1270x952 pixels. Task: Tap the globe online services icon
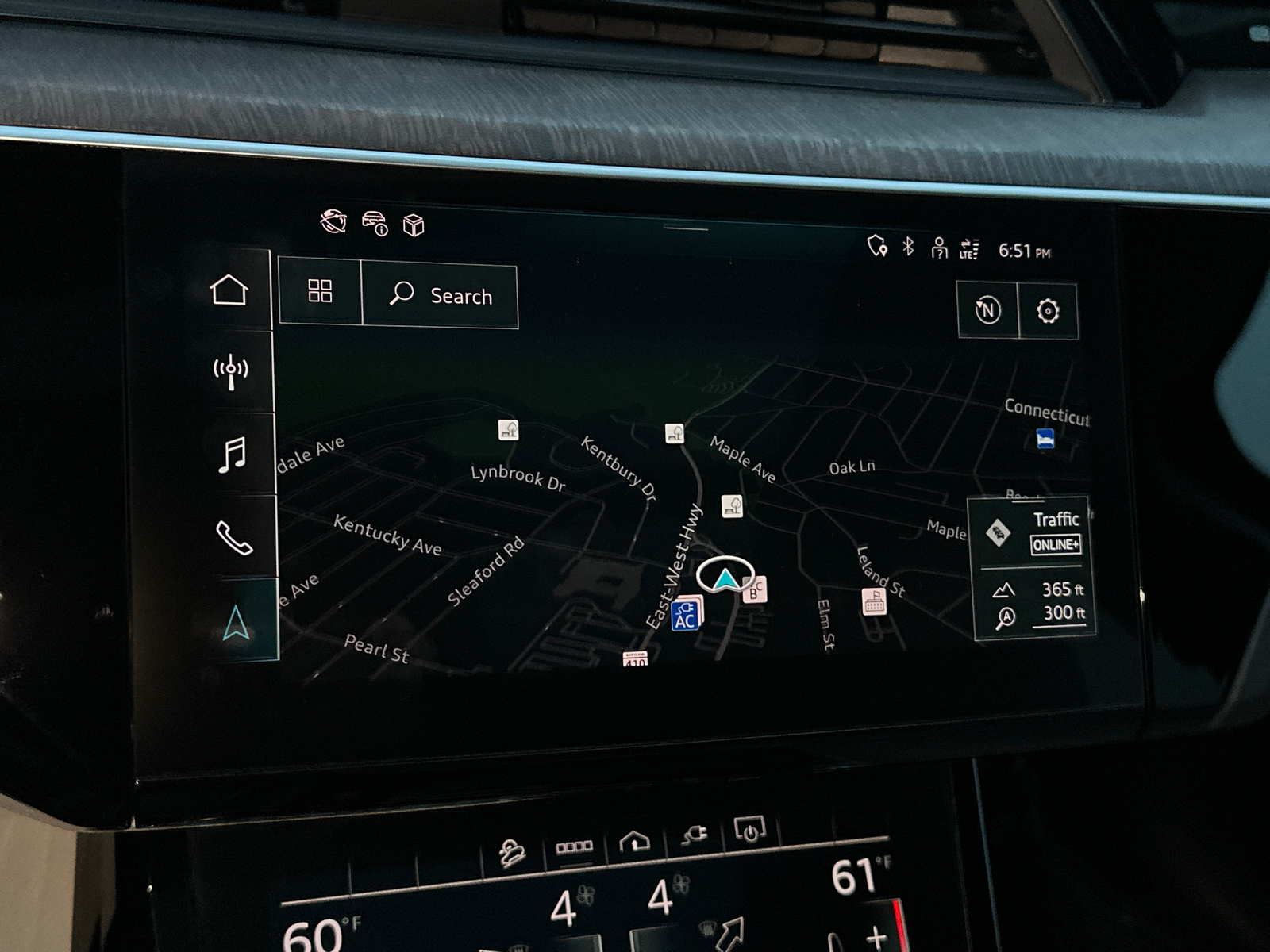(335, 223)
